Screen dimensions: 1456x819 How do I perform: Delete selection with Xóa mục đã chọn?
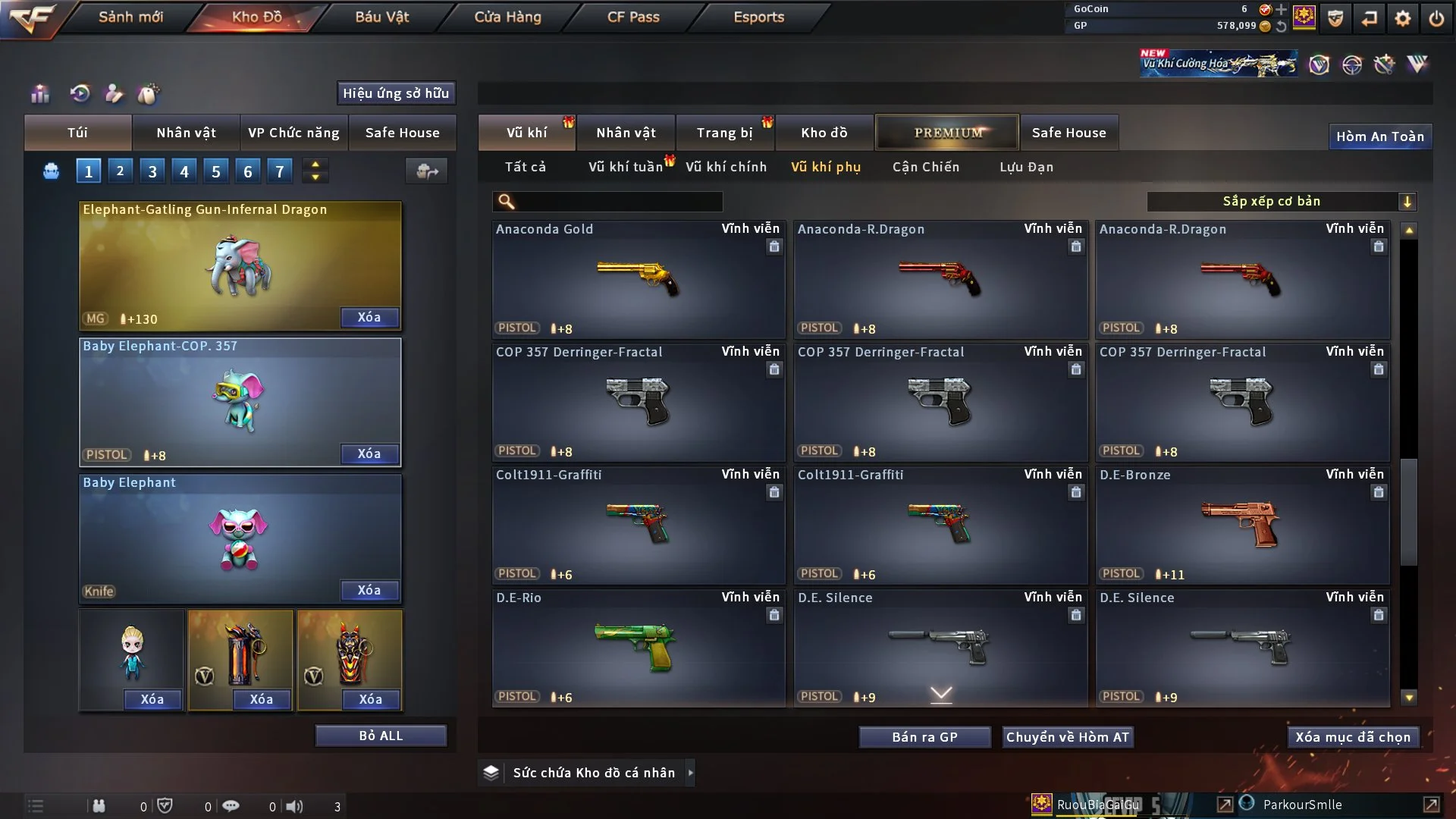[x=1353, y=737]
